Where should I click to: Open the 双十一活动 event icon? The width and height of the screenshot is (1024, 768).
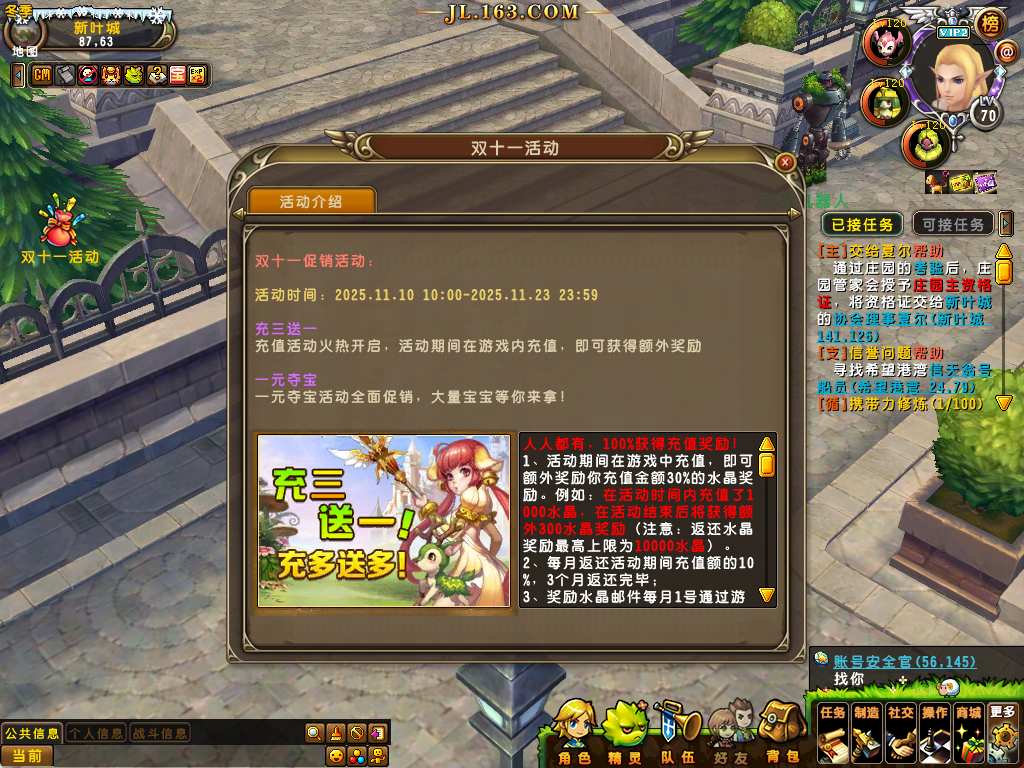point(60,231)
